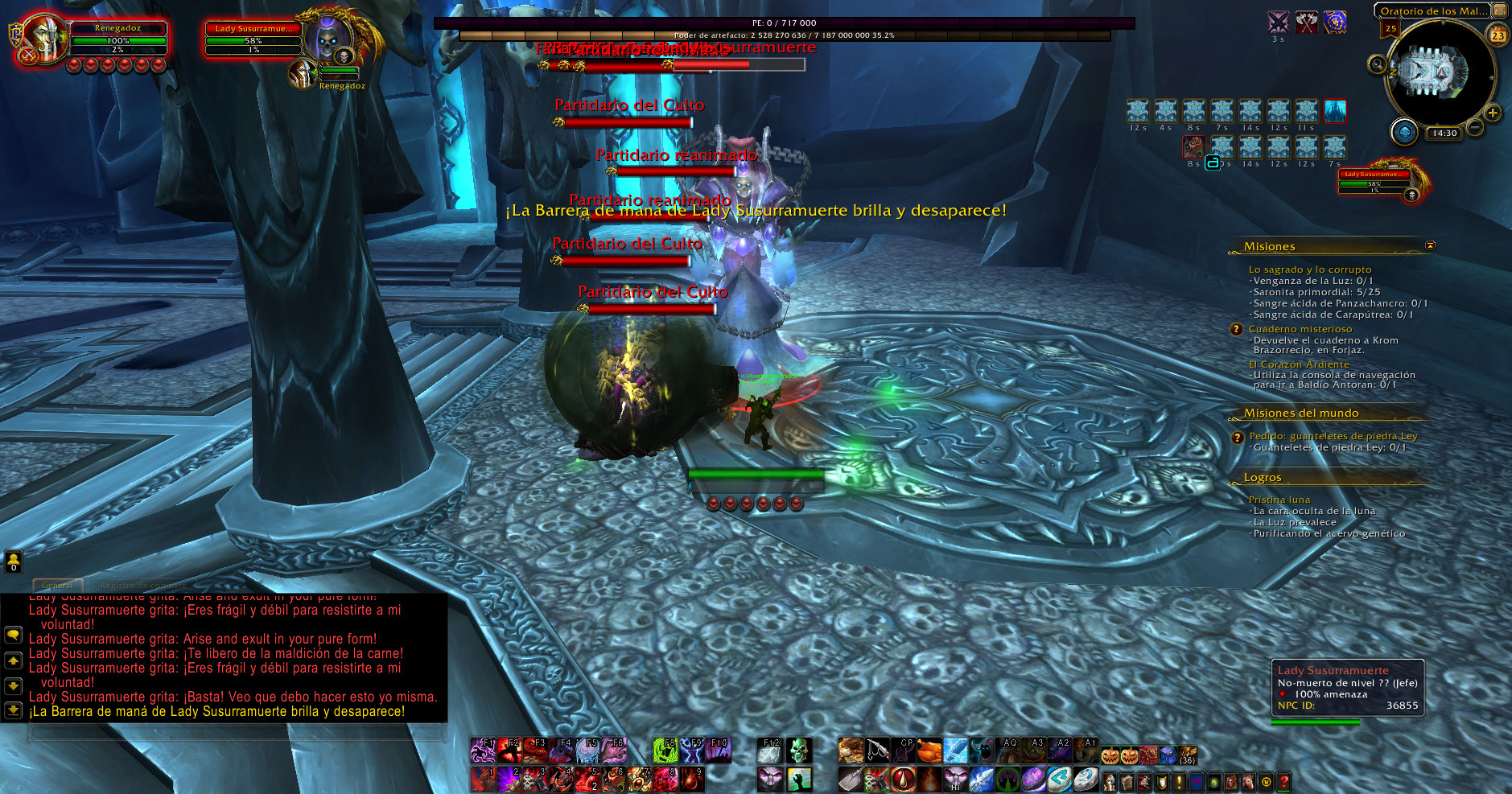Open the calendar showing day 23
Screen dimensions: 1512x794
click(1498, 35)
